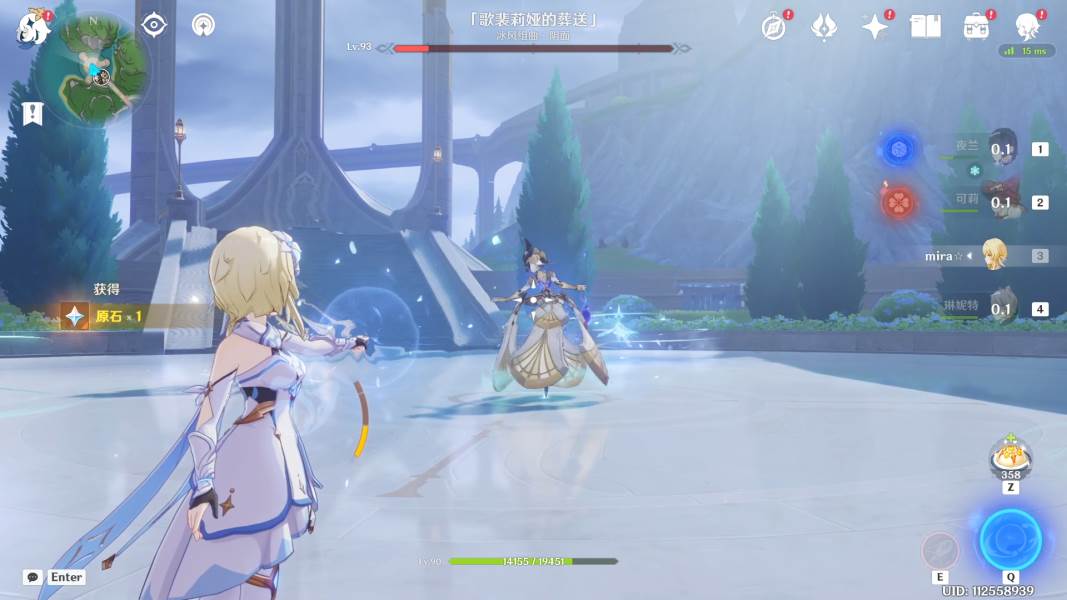Screen dimensions: 1067x600
Task: Open the arch-shaped star icon beside the minimap
Action: (x=203, y=25)
